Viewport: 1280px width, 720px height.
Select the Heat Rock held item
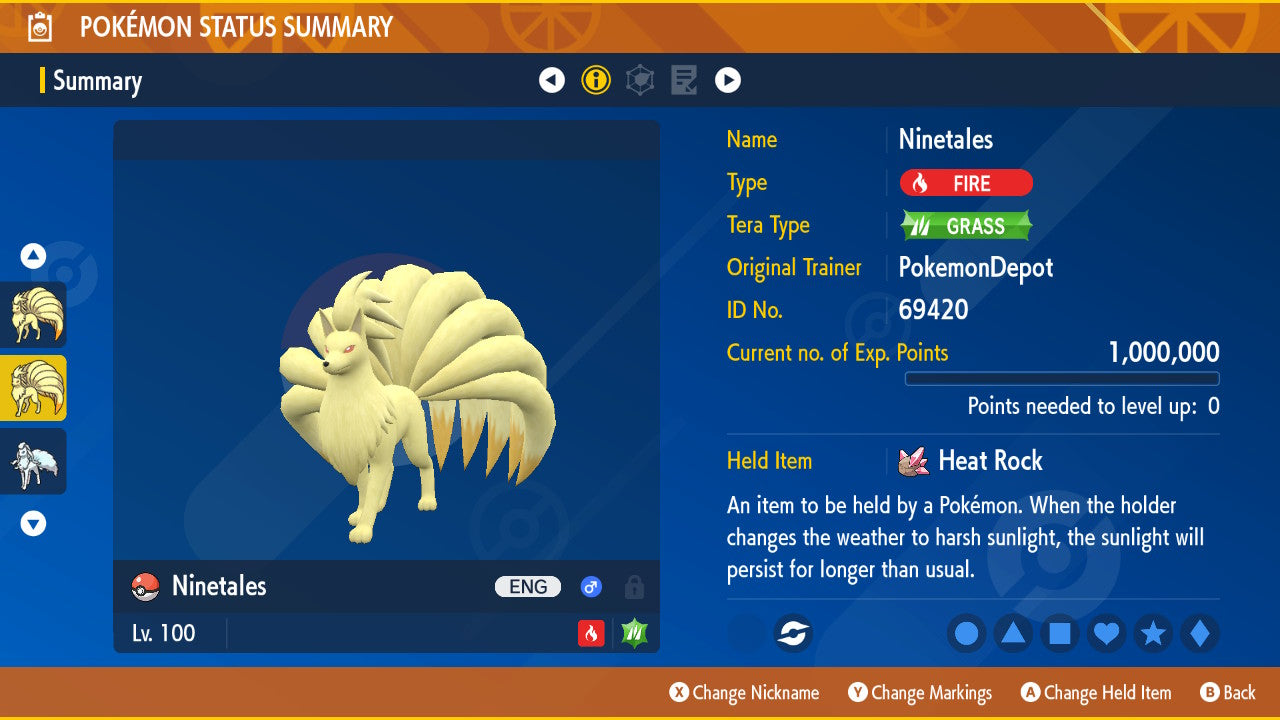click(989, 461)
